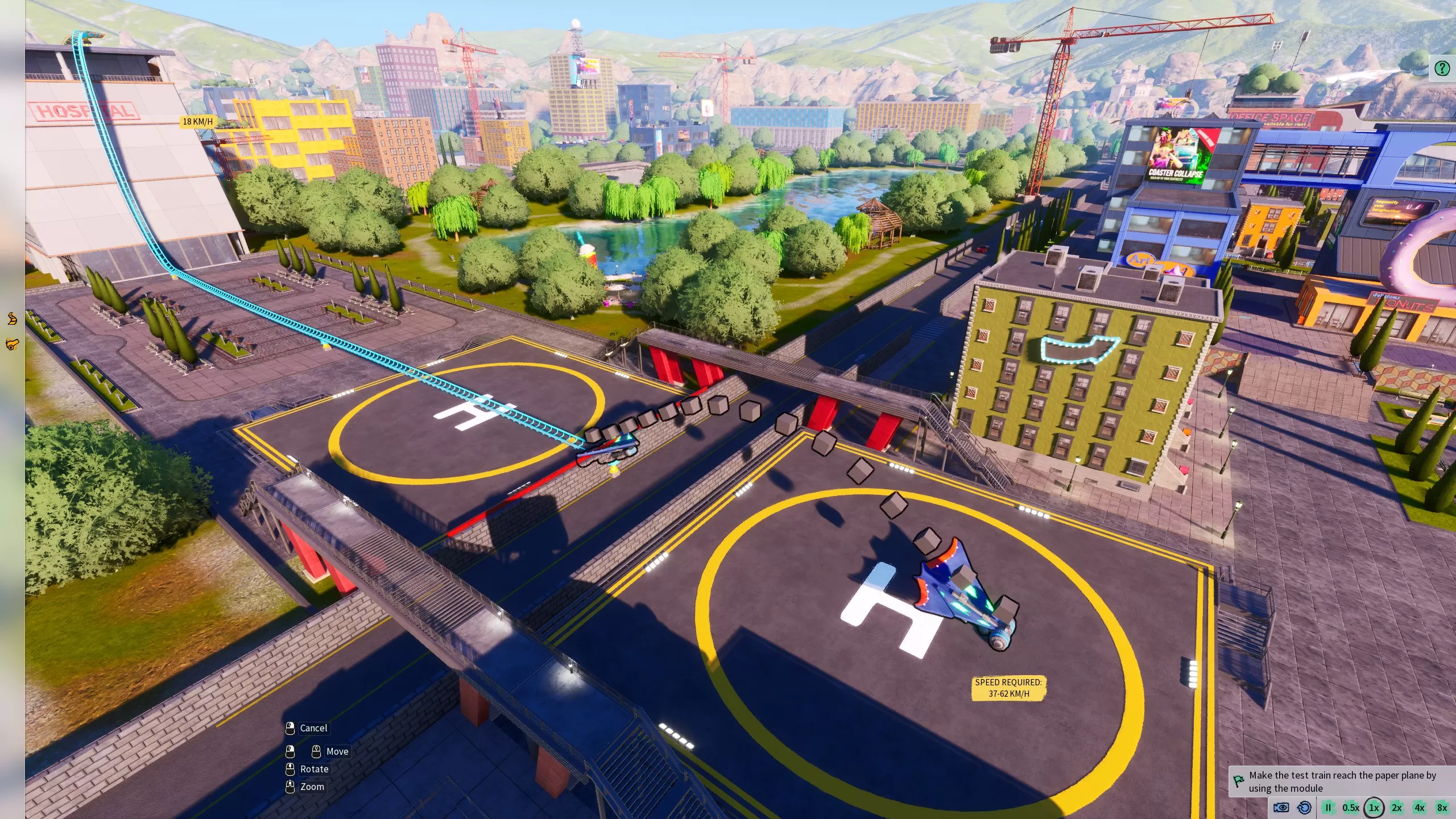Pause the simulation
The width and height of the screenshot is (1456, 819).
coord(1328,808)
